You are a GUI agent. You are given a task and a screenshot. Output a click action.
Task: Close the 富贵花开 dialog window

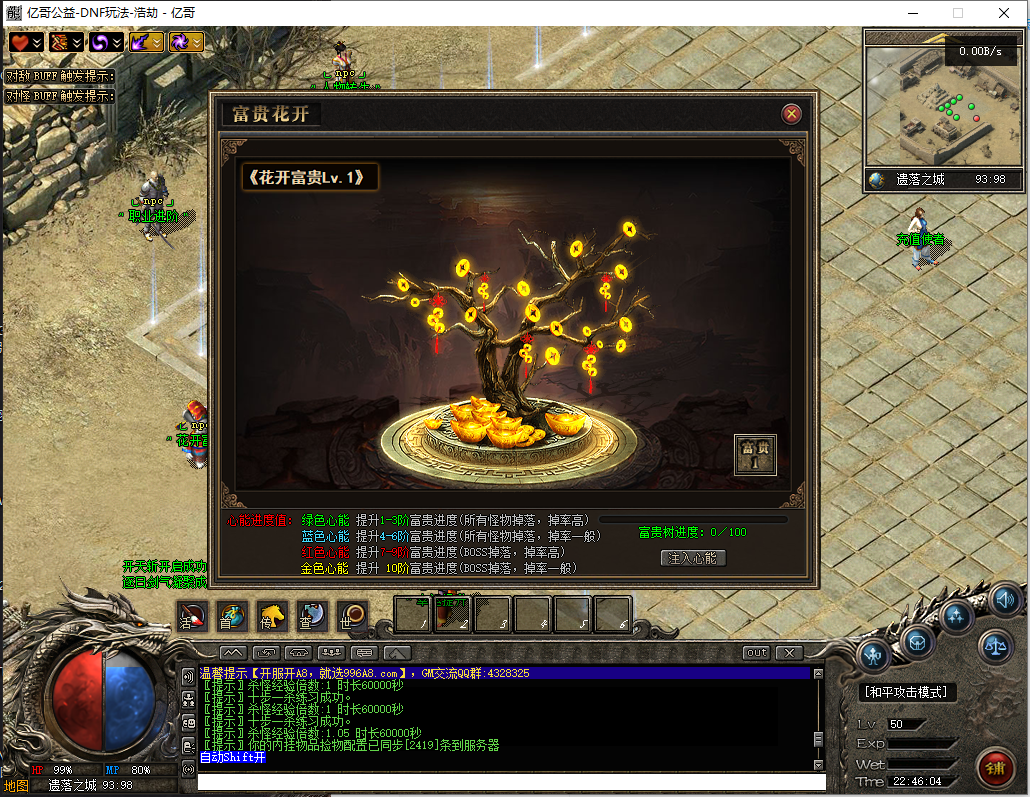click(x=792, y=114)
